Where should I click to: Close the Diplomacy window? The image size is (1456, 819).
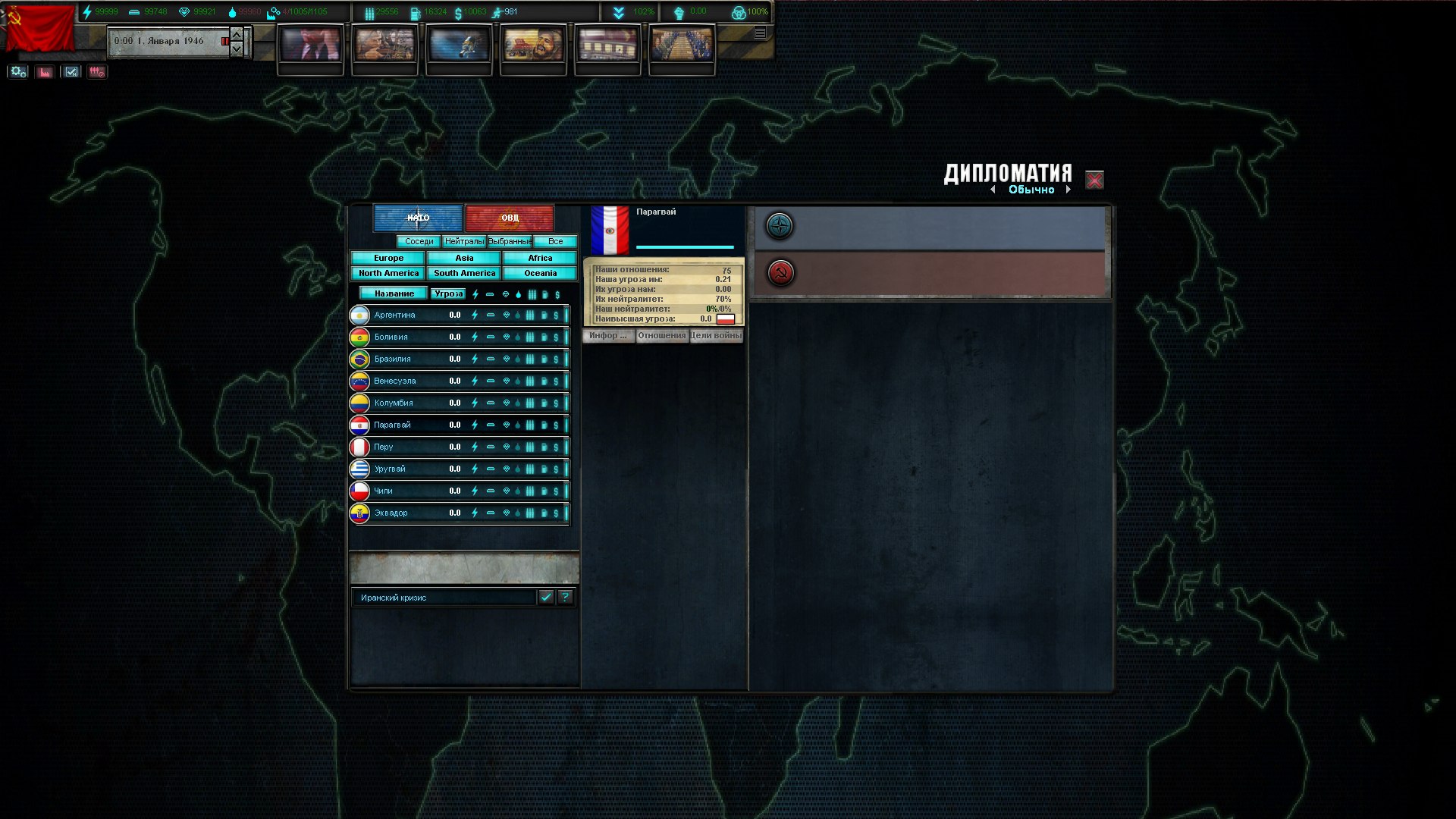(1094, 180)
